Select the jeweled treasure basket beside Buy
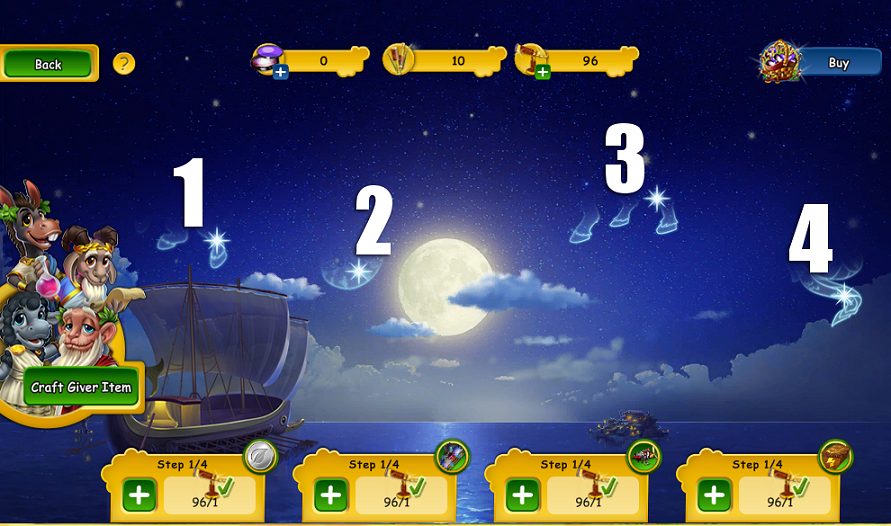Viewport: 891px width, 526px height. (779, 61)
